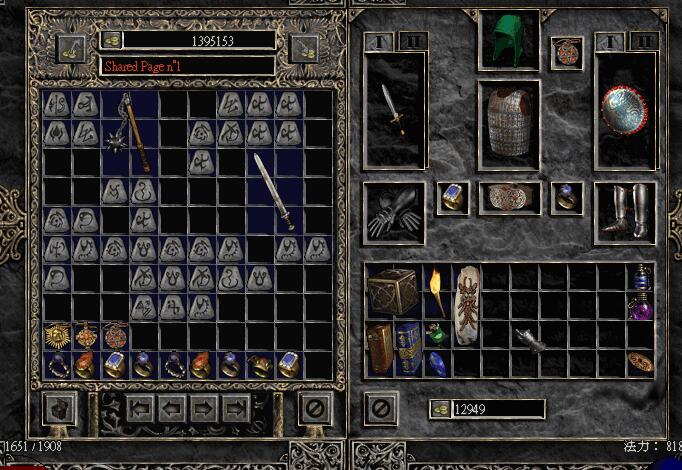
Task: Close the stash panel with its cancel button
Action: (x=316, y=408)
